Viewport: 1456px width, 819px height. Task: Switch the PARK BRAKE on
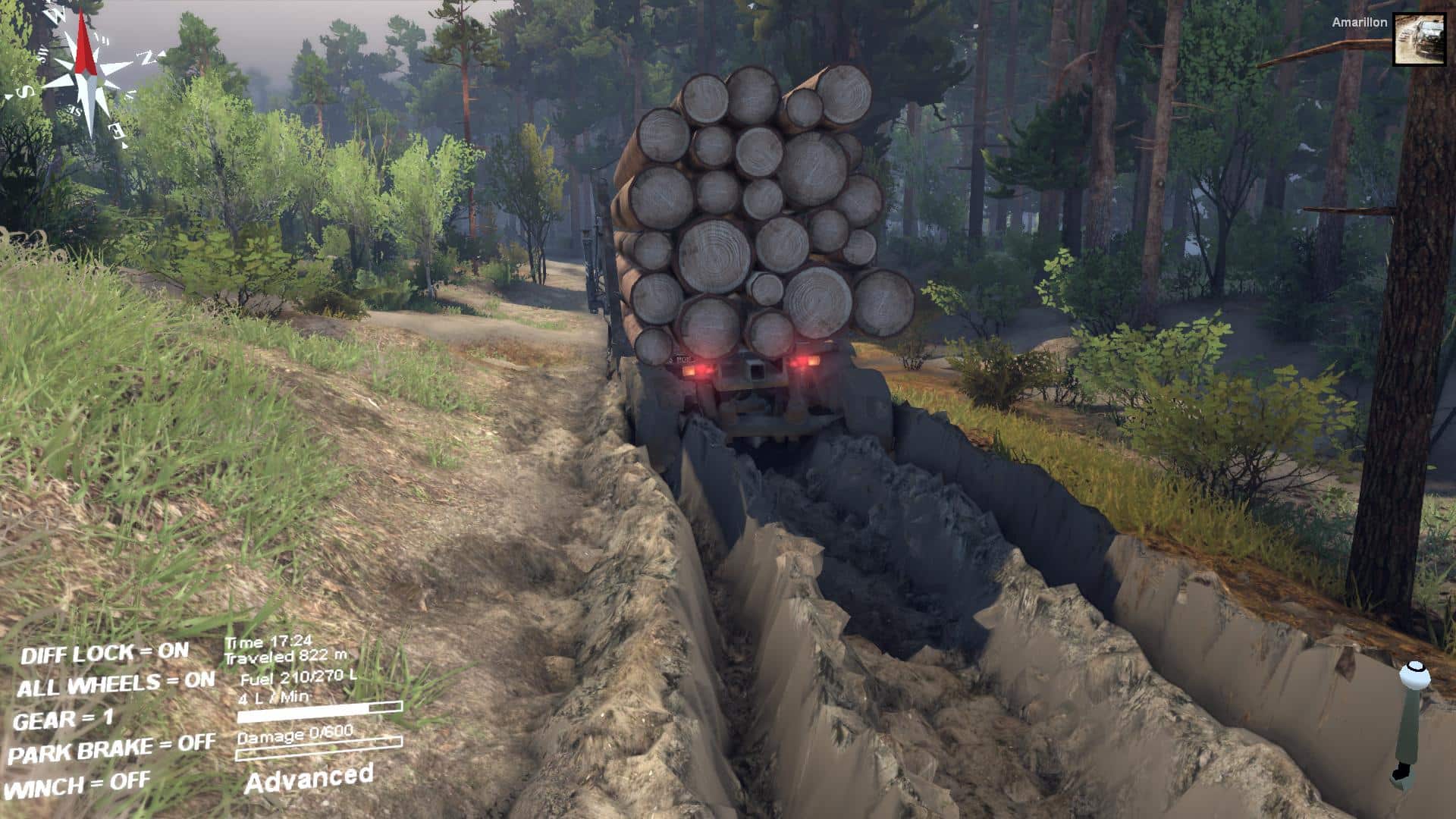coord(111,750)
